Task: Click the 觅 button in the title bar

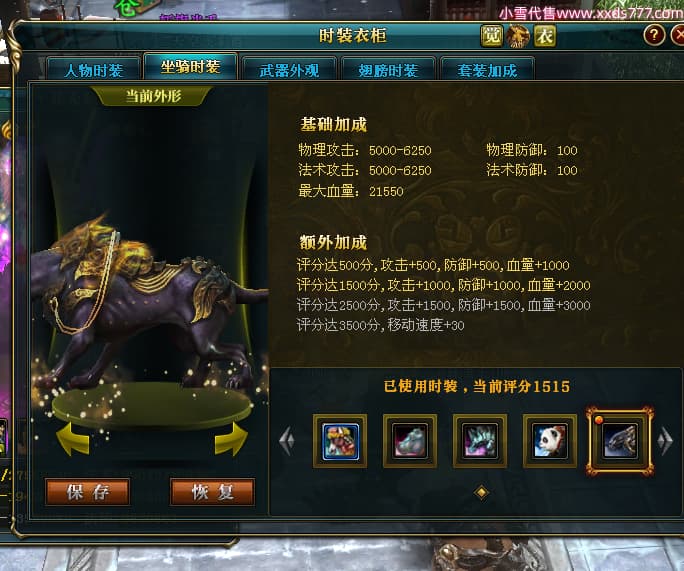Action: pos(491,36)
